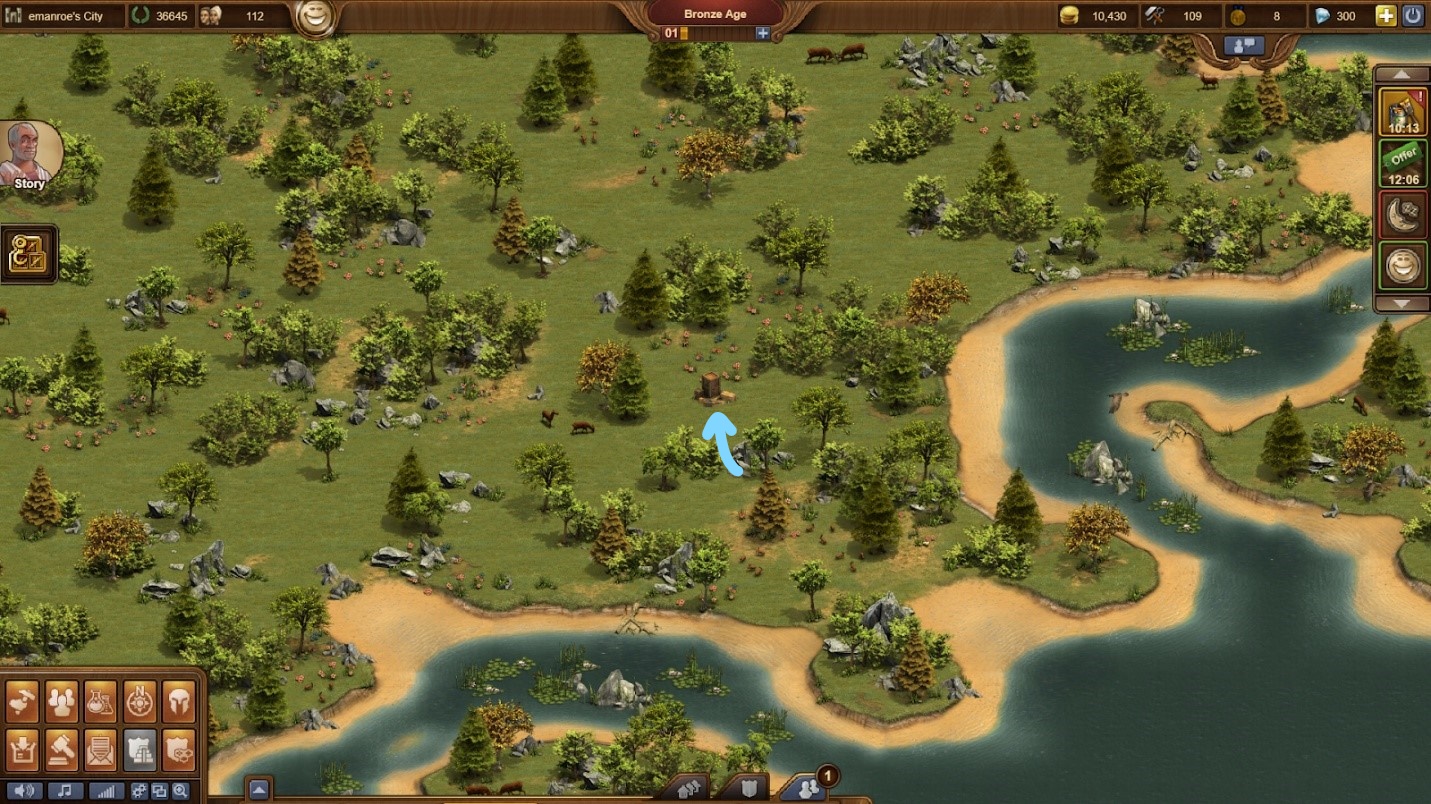Image resolution: width=1431 pixels, height=804 pixels.
Task: Click the magnifier zoom button
Action: (x=179, y=791)
